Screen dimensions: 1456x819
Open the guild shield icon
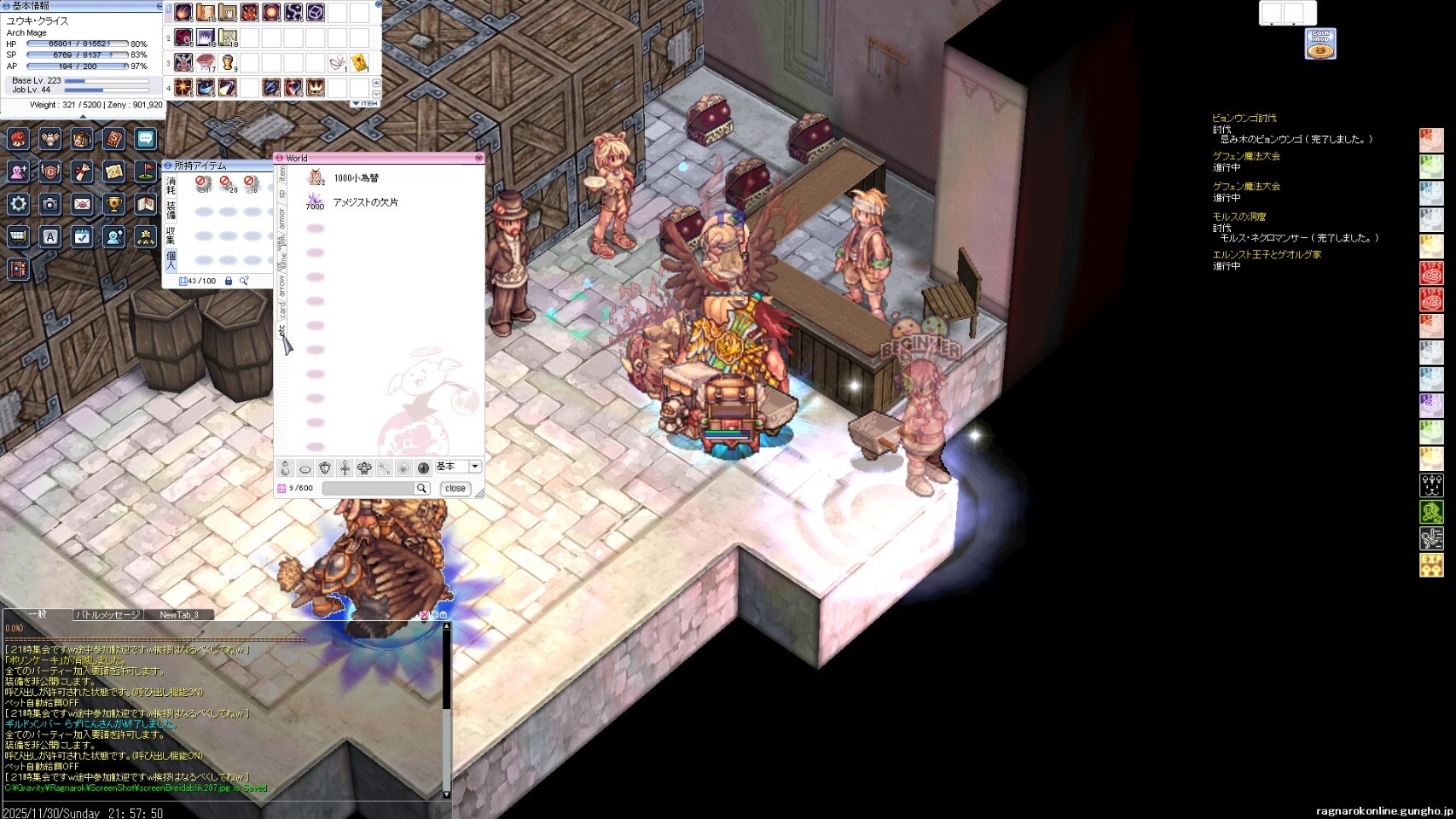coord(50,171)
